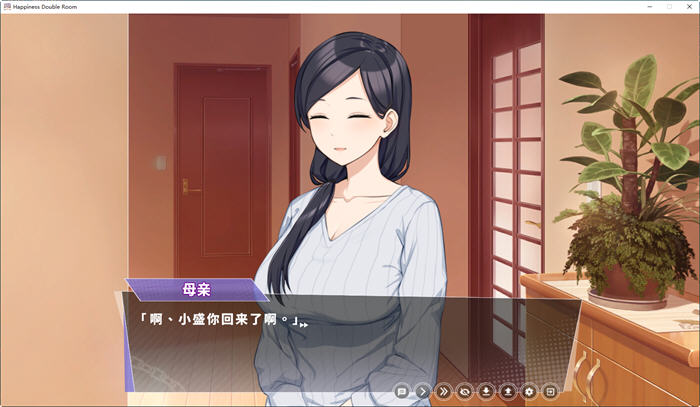This screenshot has width=700, height=407.
Task: Start auto-play with the single arrow button
Action: (x=423, y=391)
